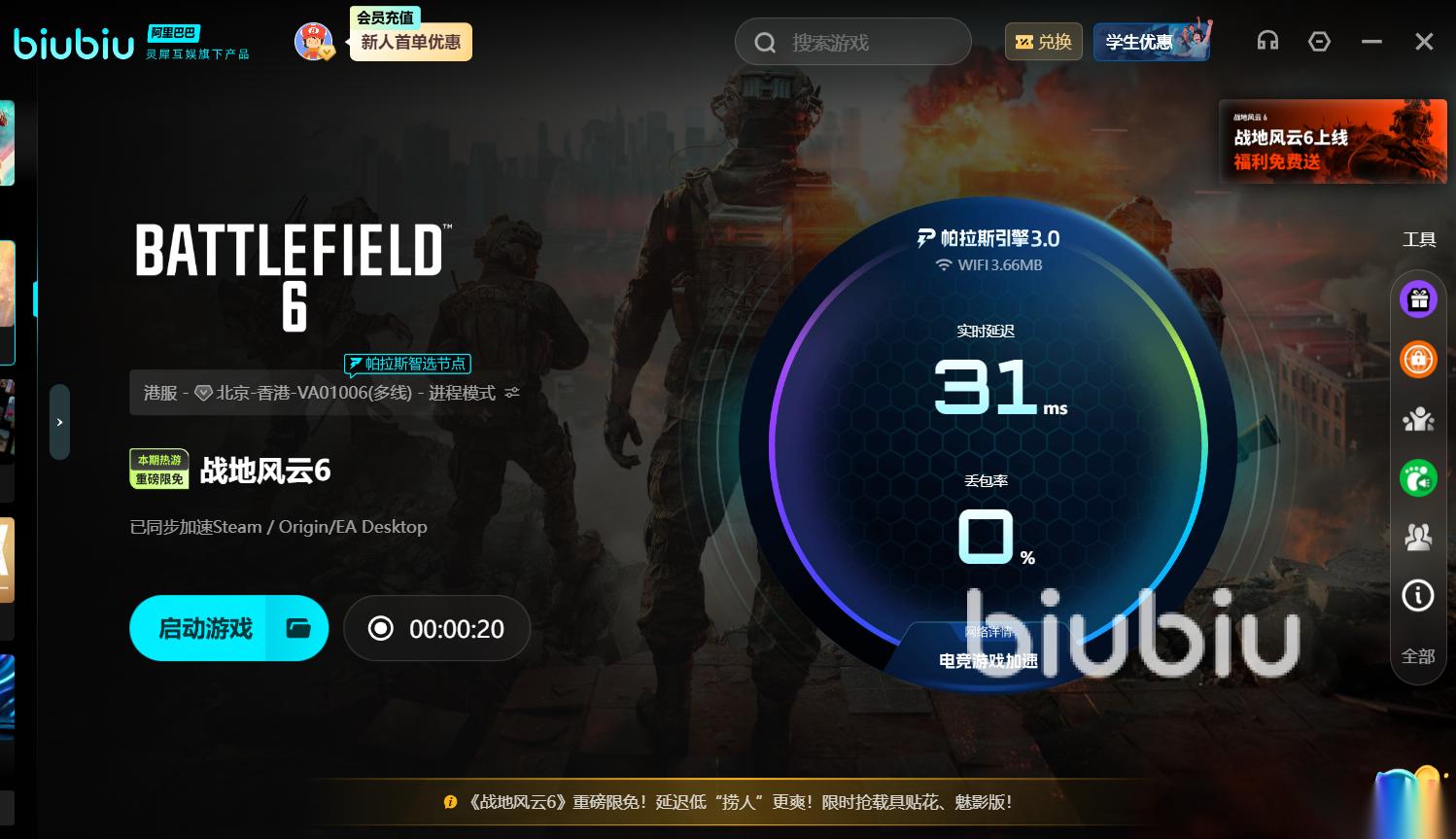Open the 战地风云6上线 promo banner

pos(1333,141)
